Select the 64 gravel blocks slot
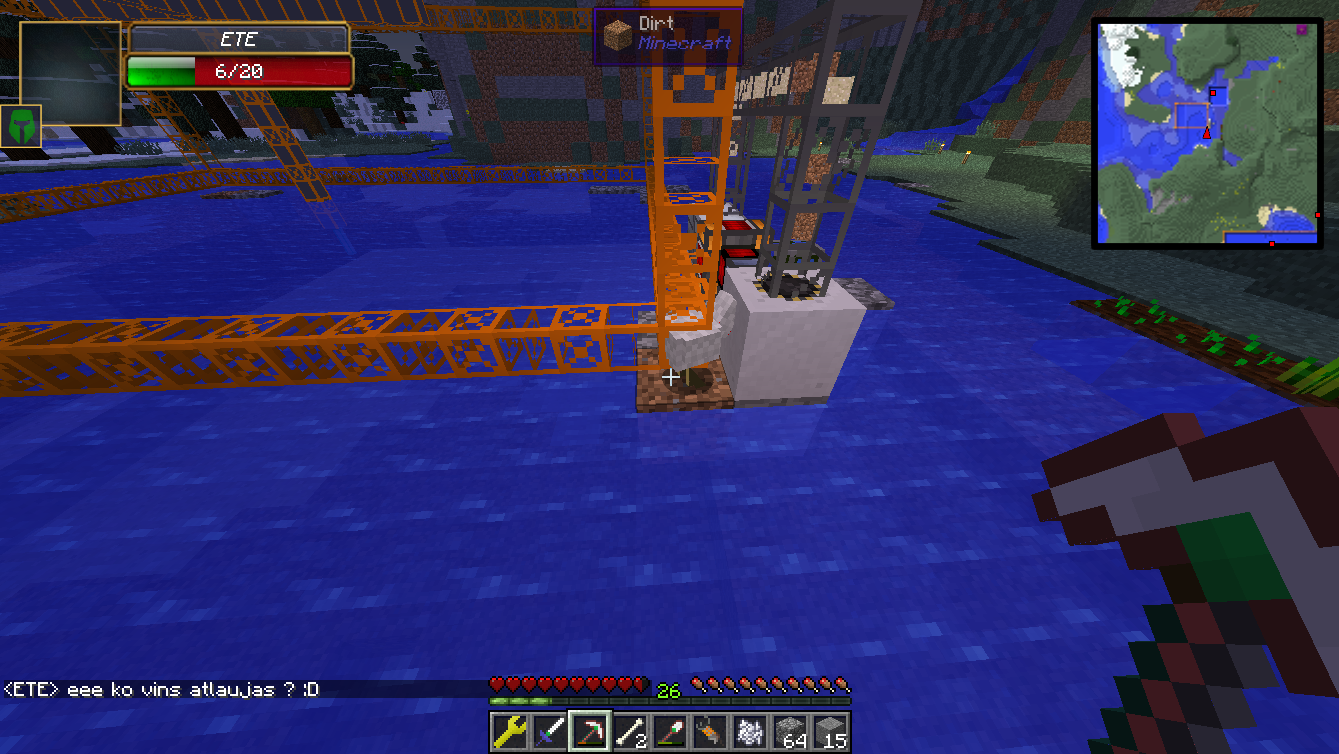 (790, 732)
